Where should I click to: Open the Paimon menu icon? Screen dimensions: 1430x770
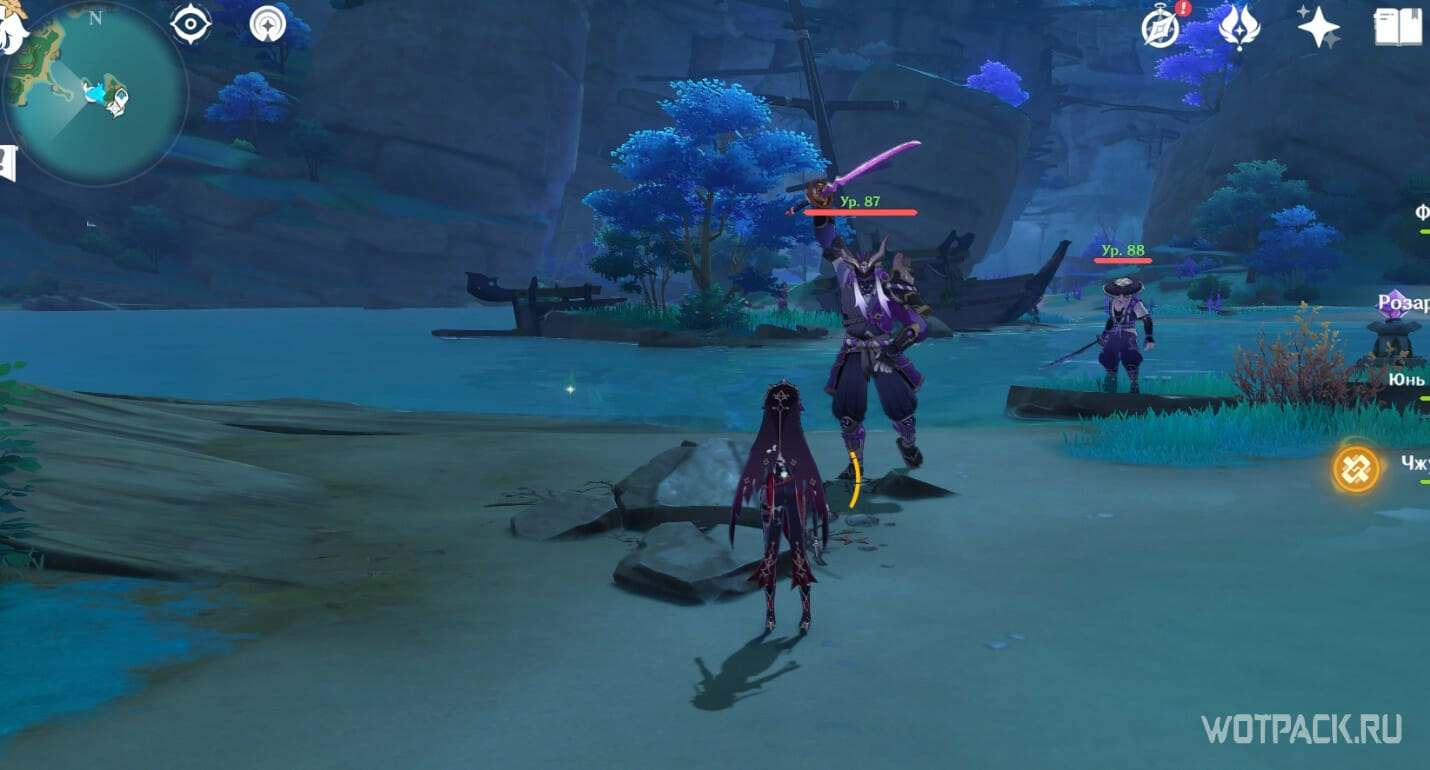pyautogui.click(x=12, y=32)
